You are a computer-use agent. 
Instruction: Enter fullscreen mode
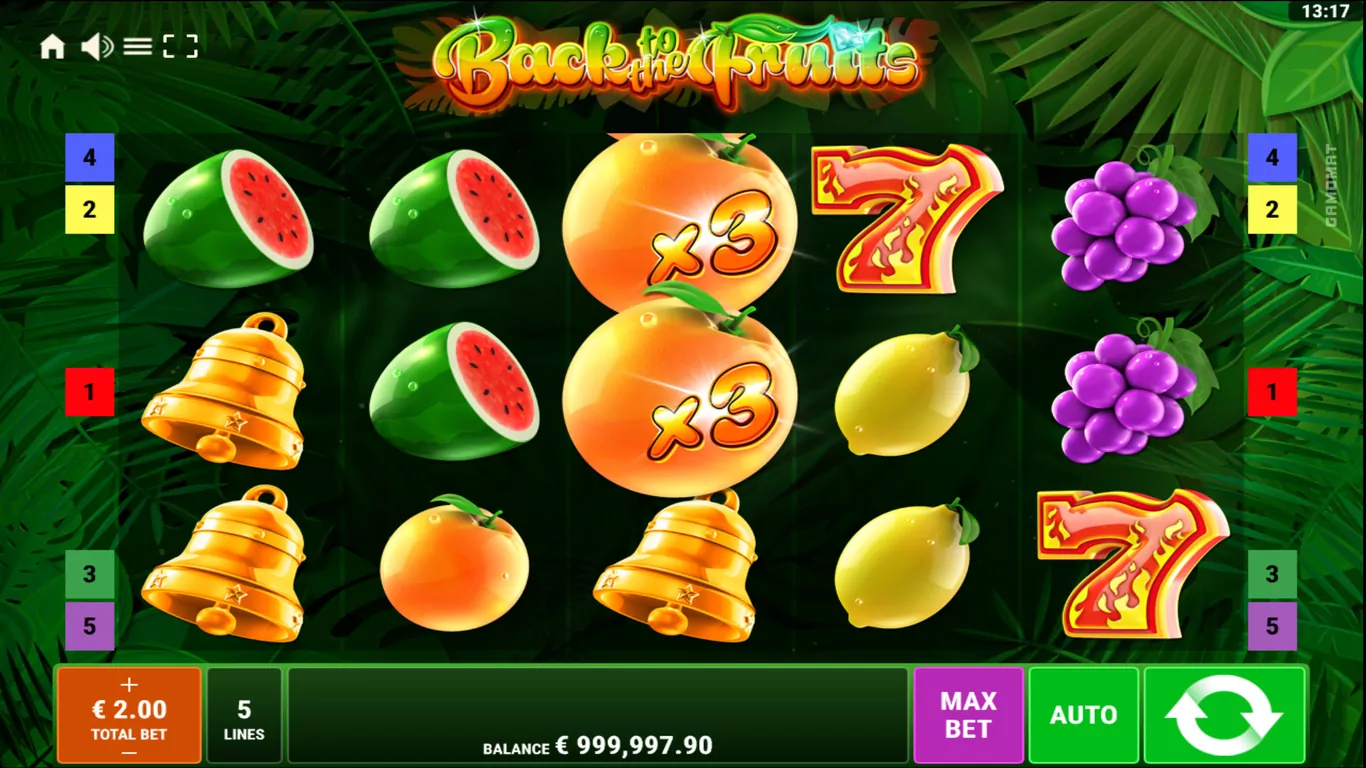(x=180, y=47)
